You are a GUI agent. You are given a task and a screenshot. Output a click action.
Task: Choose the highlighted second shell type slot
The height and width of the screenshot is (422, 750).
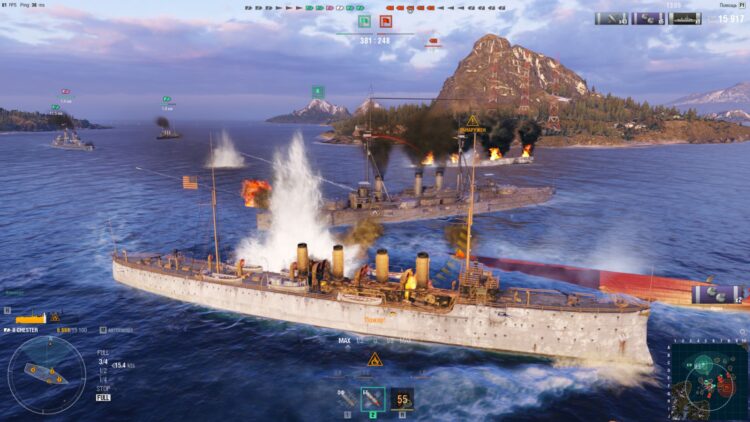[x=373, y=399]
